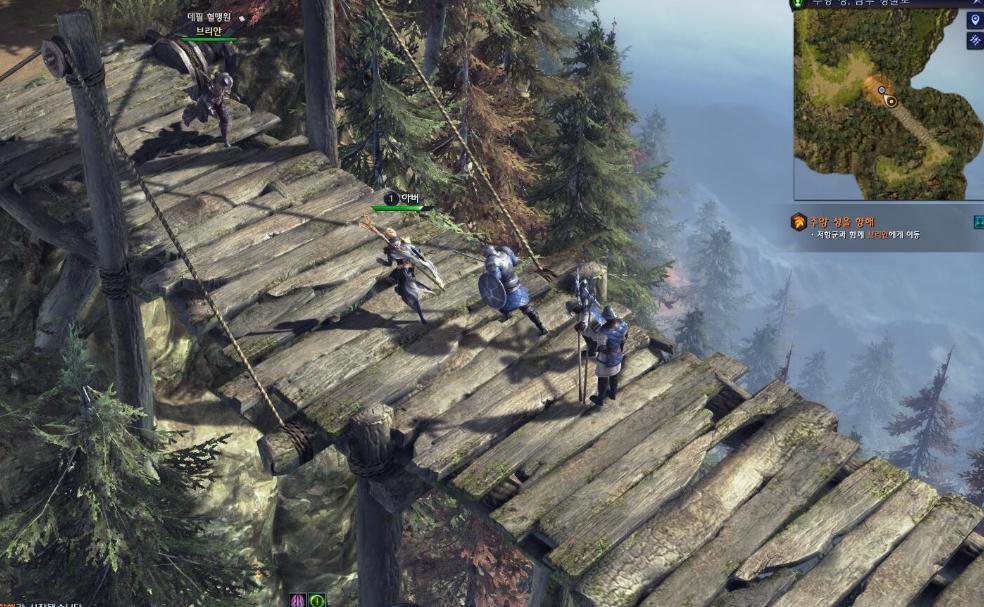
Task: Click the green icon left of minimap title
Action: 797,4
